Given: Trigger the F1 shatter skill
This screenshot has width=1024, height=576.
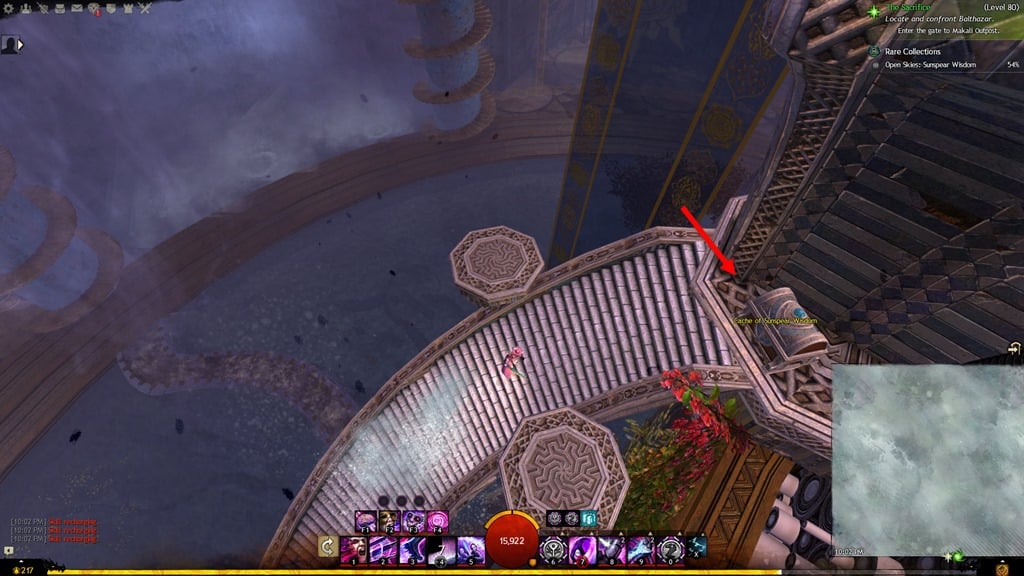Looking at the screenshot, I should [366, 521].
